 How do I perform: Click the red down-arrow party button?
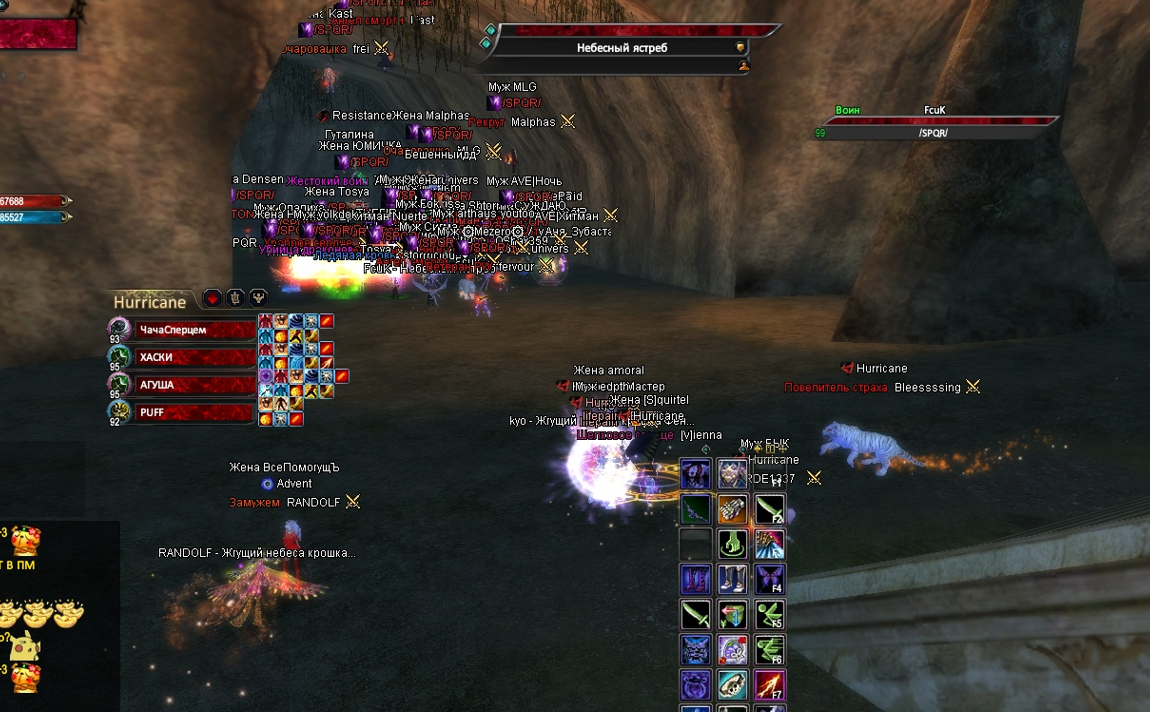(x=212, y=298)
